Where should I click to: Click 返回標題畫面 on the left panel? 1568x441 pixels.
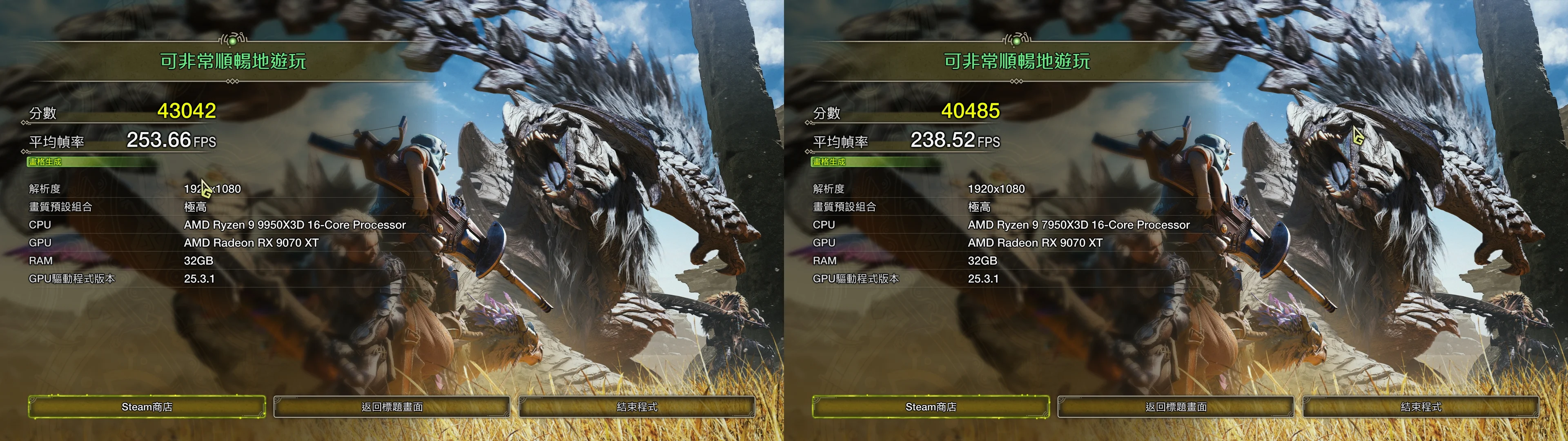(x=392, y=407)
